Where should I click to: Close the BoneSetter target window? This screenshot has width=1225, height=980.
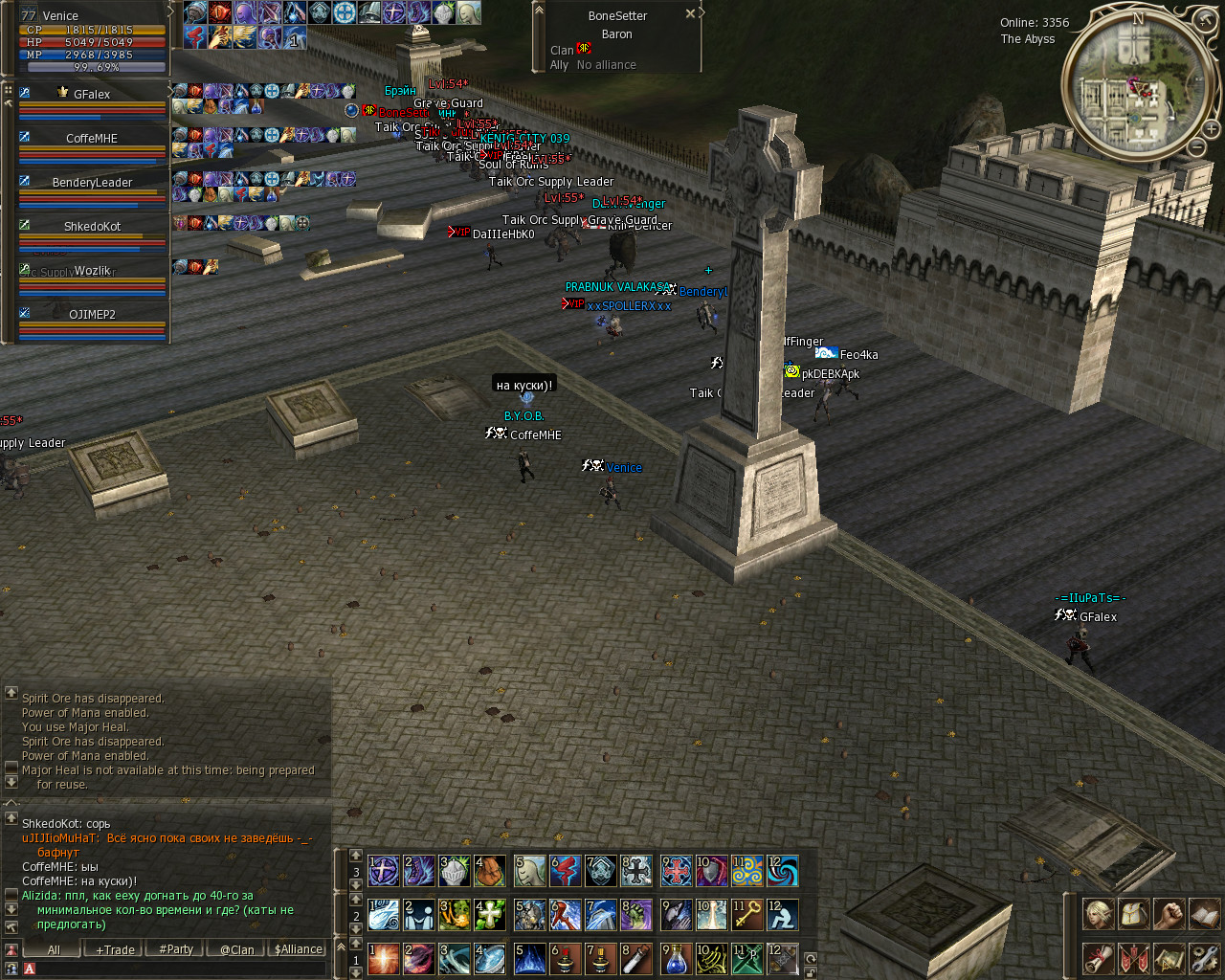coord(690,14)
